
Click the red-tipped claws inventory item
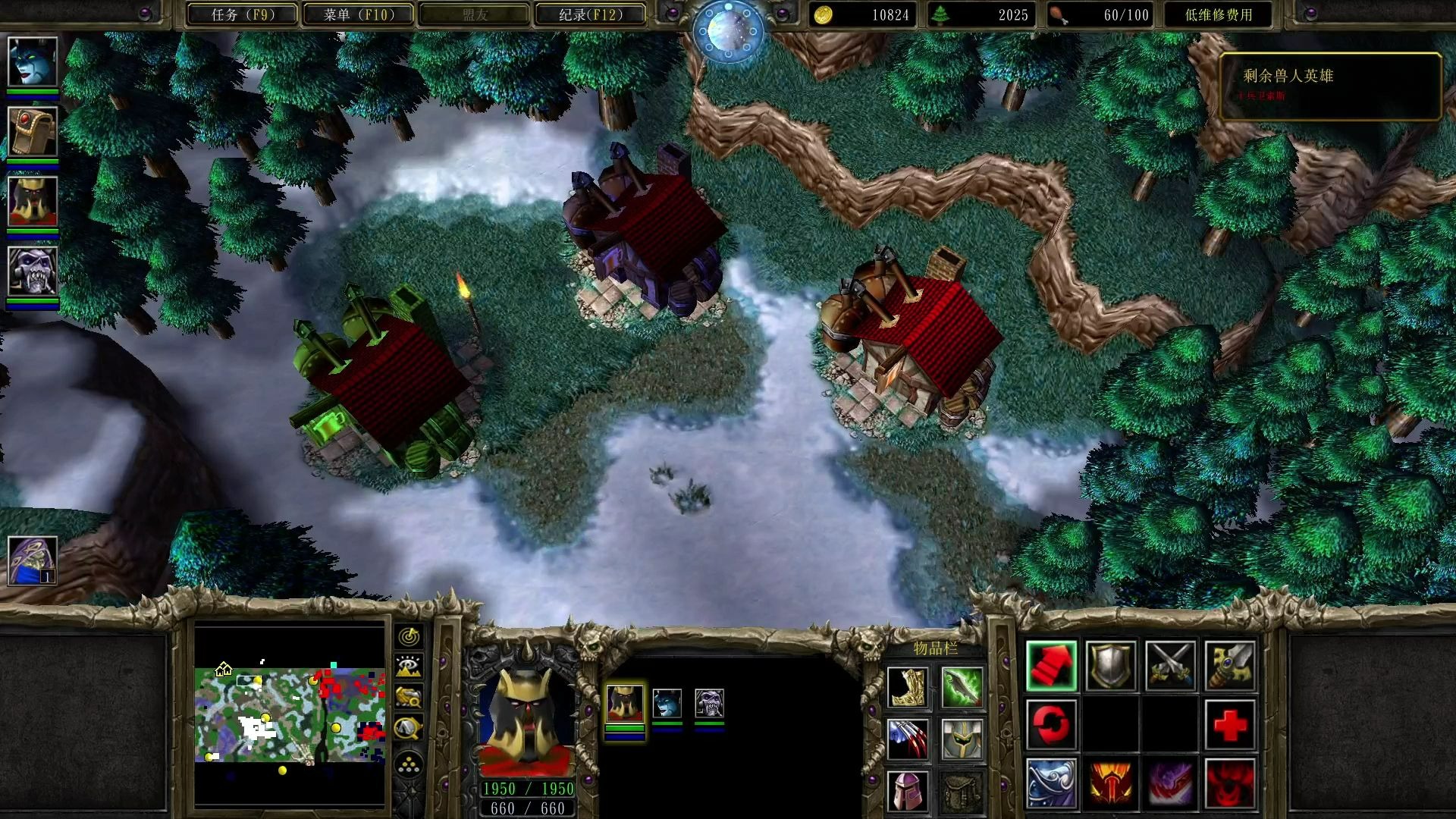[908, 739]
